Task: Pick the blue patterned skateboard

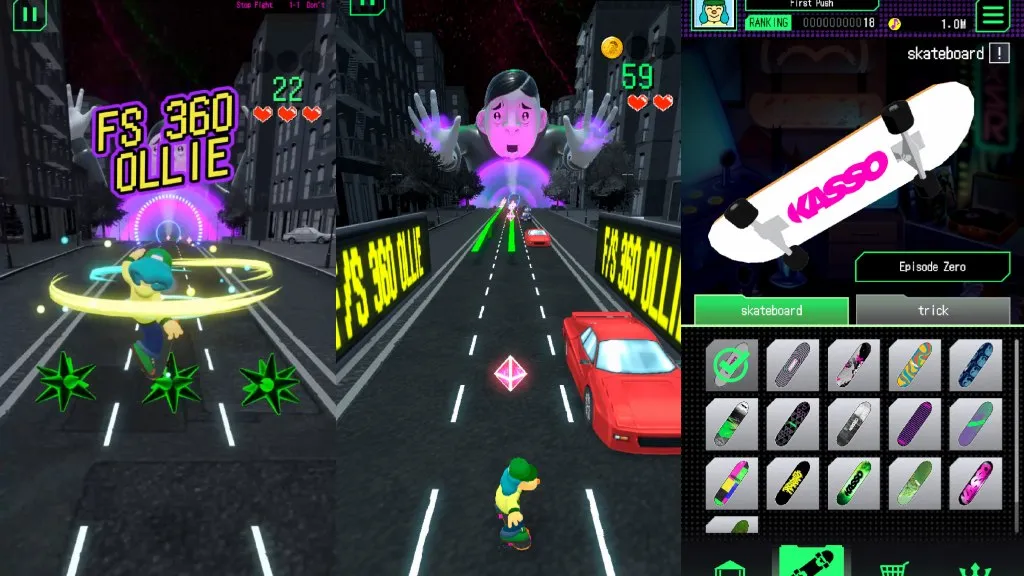Action: 974,365
